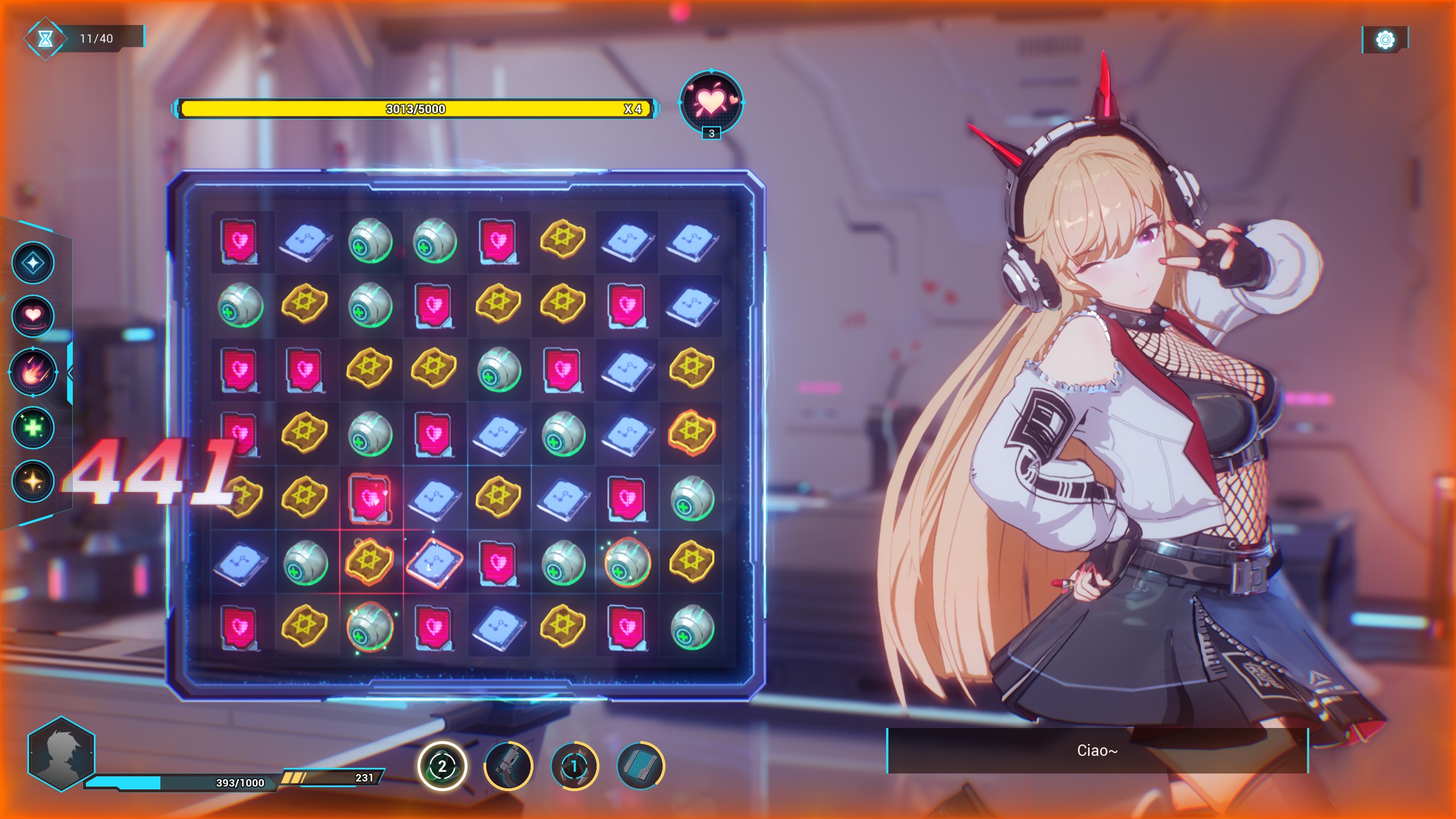Pick the glowing orange-outlined pink heart tile
This screenshot has height=819, width=1456.
click(x=370, y=499)
